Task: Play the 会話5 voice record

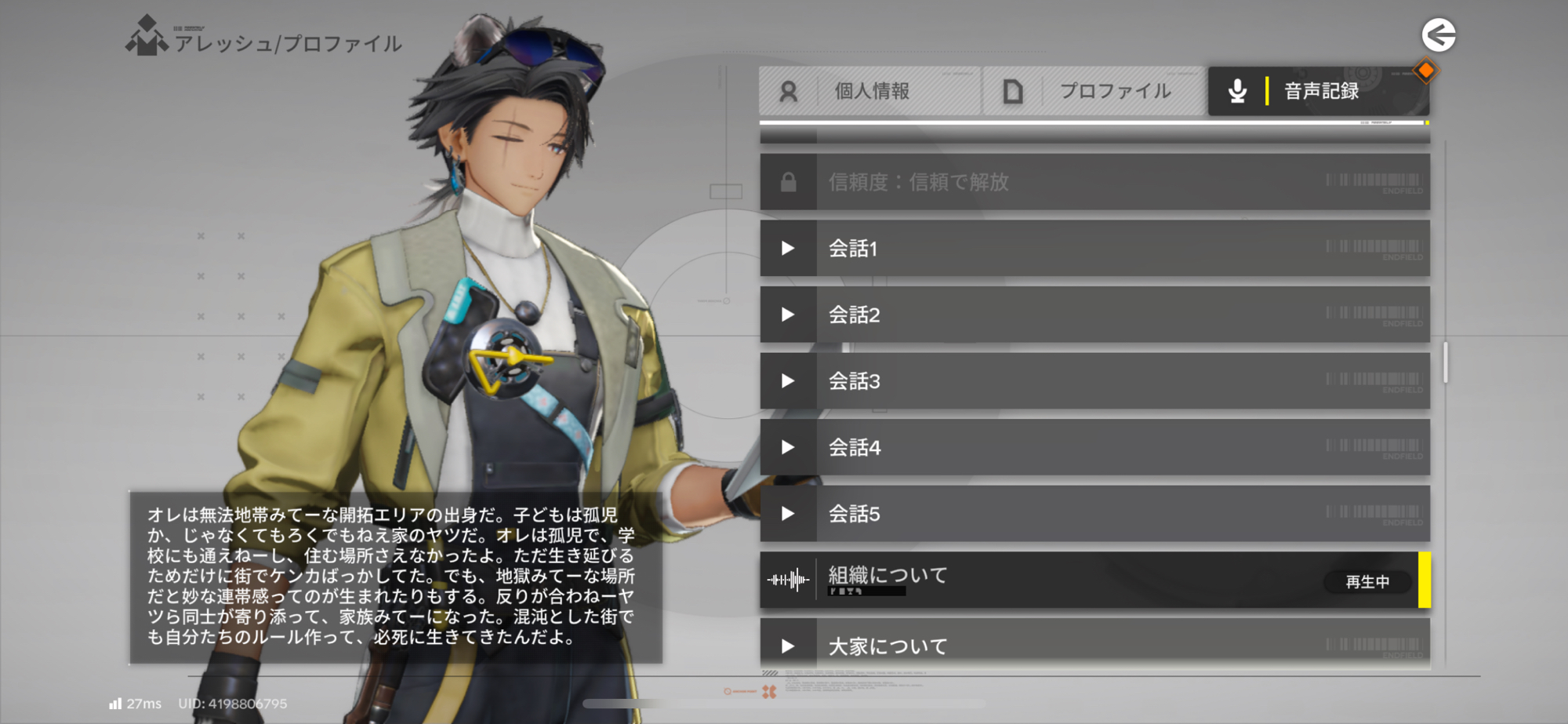Action: (1094, 514)
